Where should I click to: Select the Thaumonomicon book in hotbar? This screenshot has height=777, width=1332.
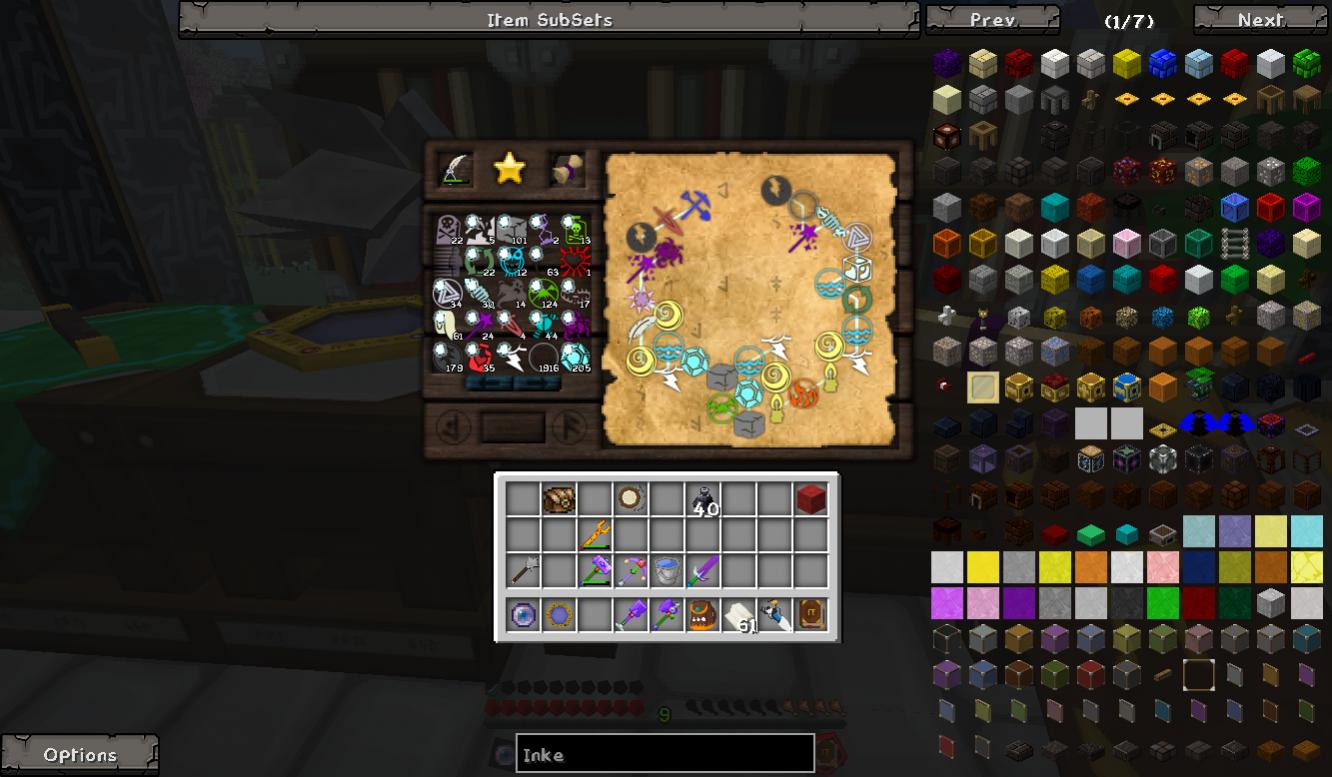point(811,614)
